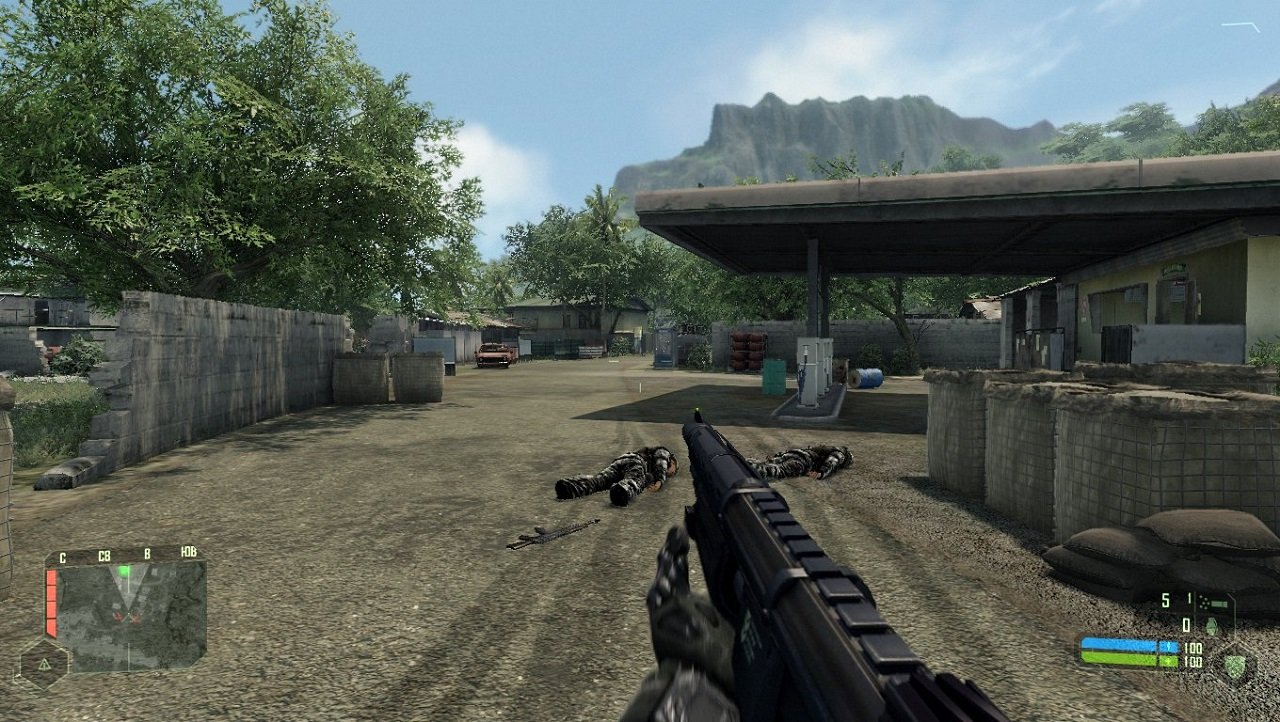Click the green objective marker on the minimap
1280x722 pixels.
tap(124, 568)
